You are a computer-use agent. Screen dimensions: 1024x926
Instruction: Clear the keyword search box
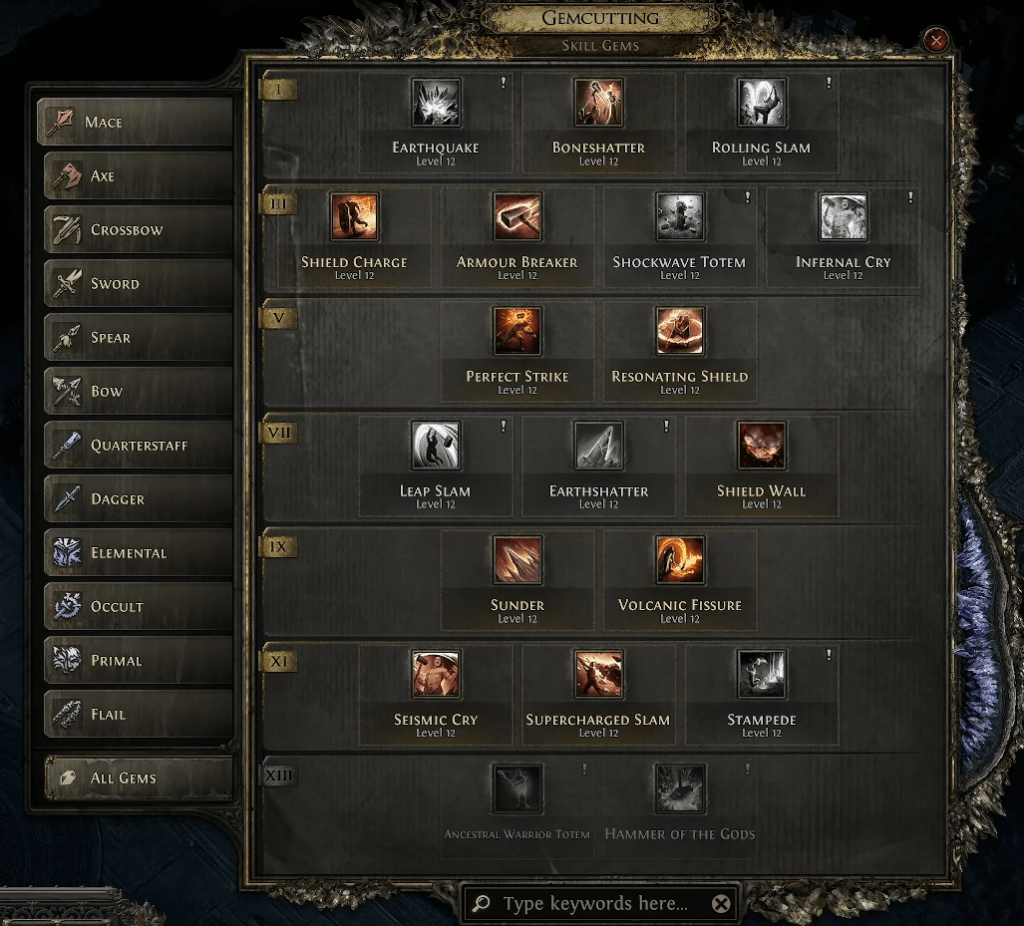click(721, 904)
